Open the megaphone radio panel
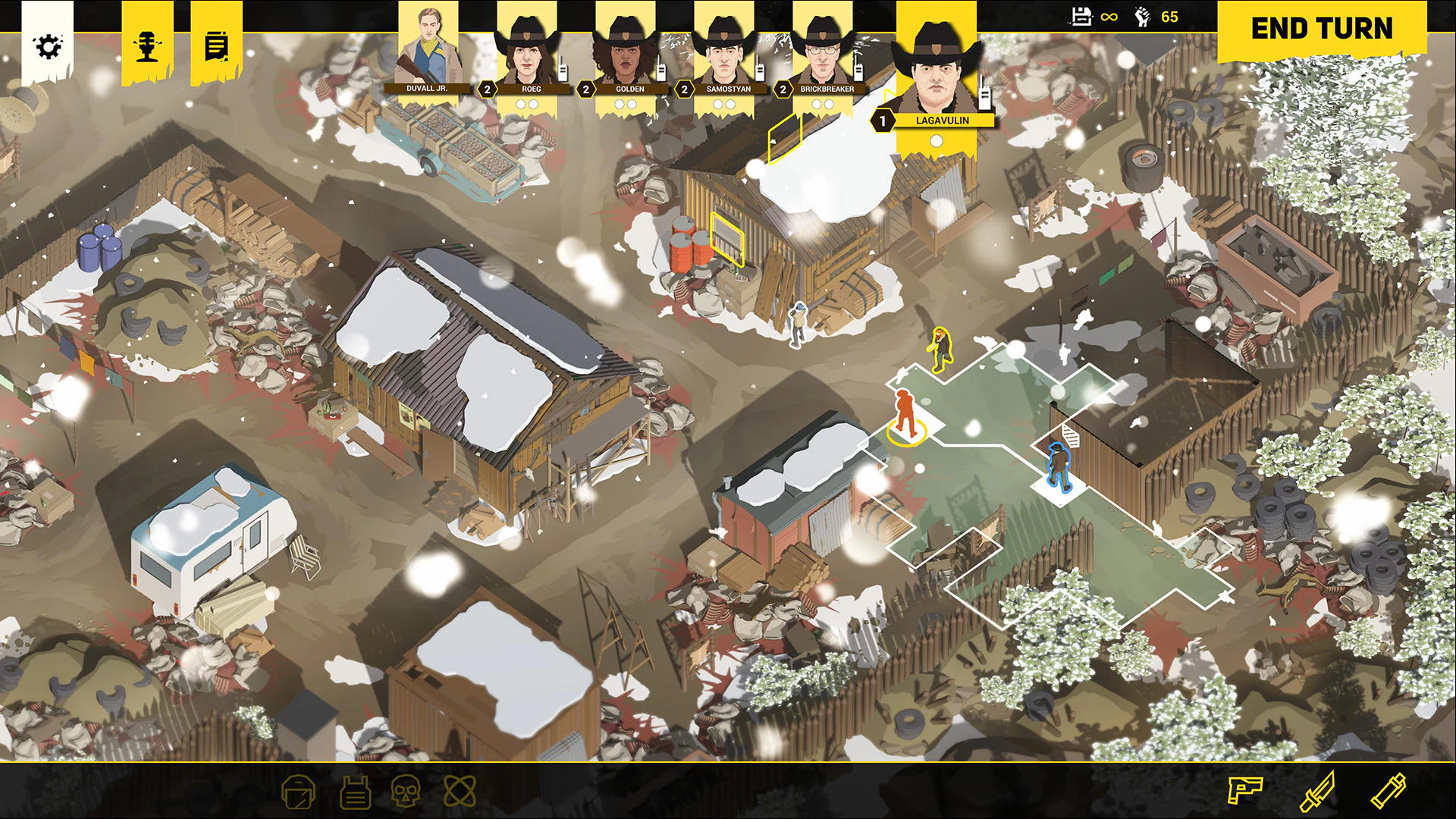 [149, 45]
